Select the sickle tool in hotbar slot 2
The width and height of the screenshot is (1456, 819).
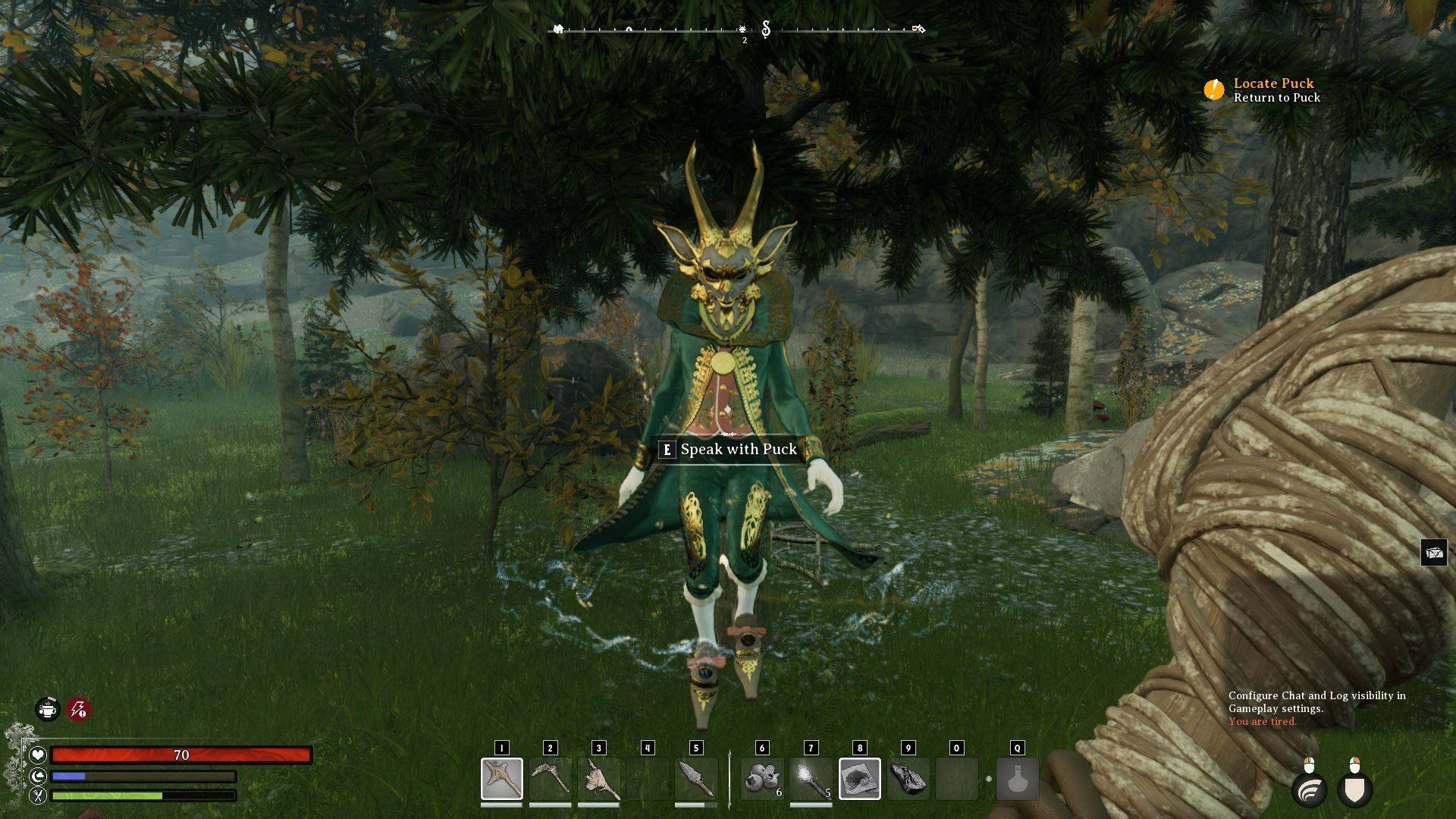[550, 778]
